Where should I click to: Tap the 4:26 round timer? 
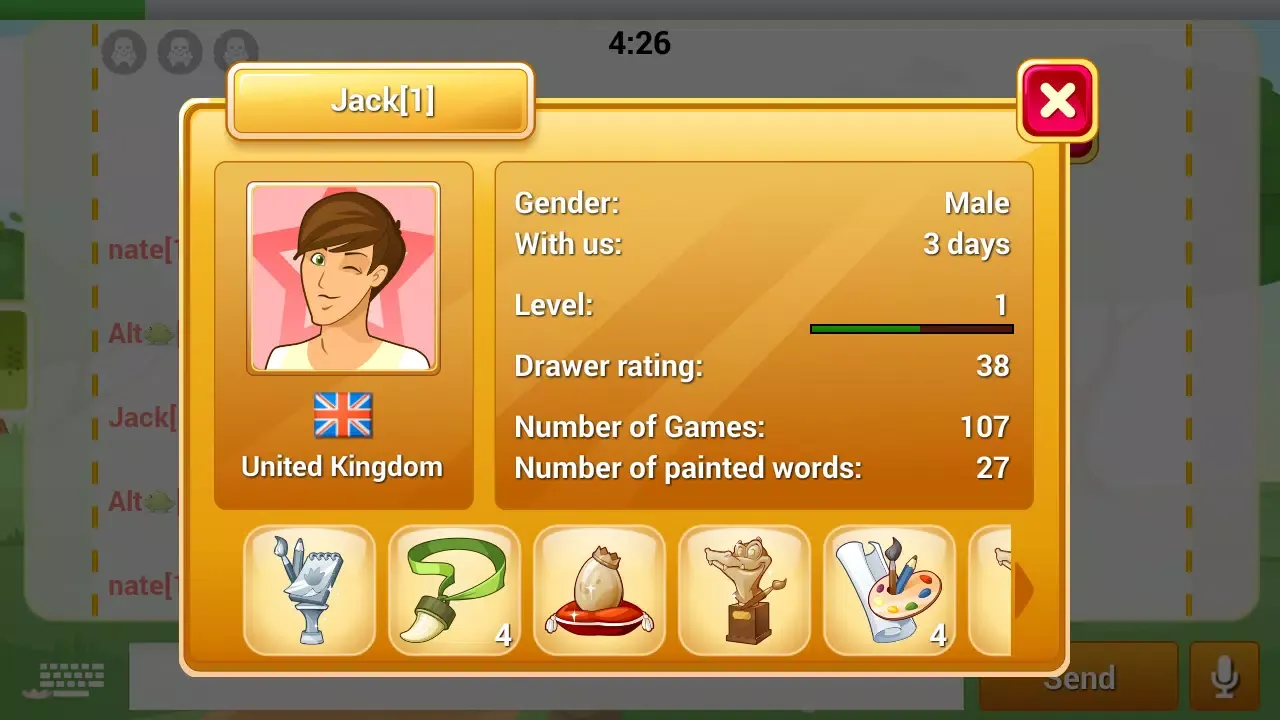[x=640, y=42]
